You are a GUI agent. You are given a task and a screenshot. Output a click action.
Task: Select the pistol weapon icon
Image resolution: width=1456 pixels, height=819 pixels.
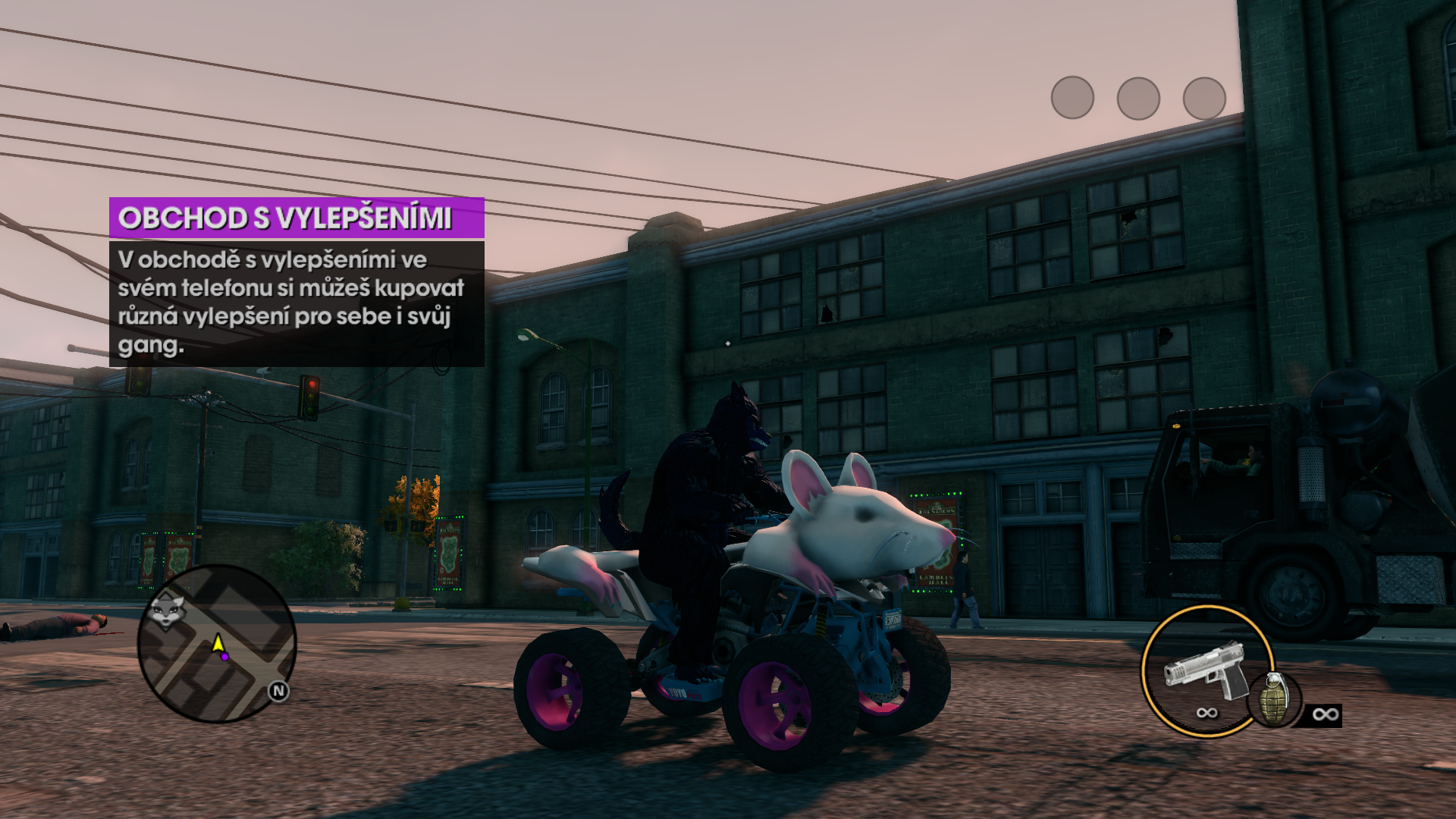1206,671
